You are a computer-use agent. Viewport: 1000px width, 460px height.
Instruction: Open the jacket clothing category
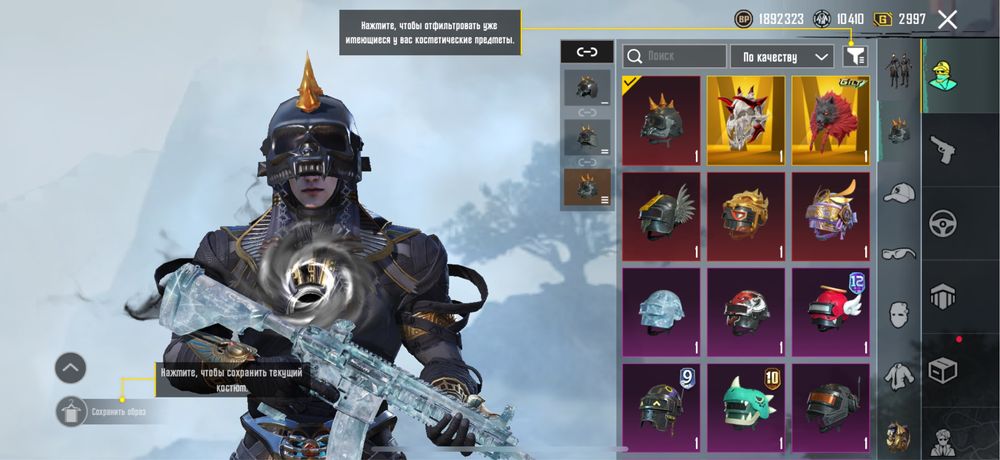tap(899, 376)
